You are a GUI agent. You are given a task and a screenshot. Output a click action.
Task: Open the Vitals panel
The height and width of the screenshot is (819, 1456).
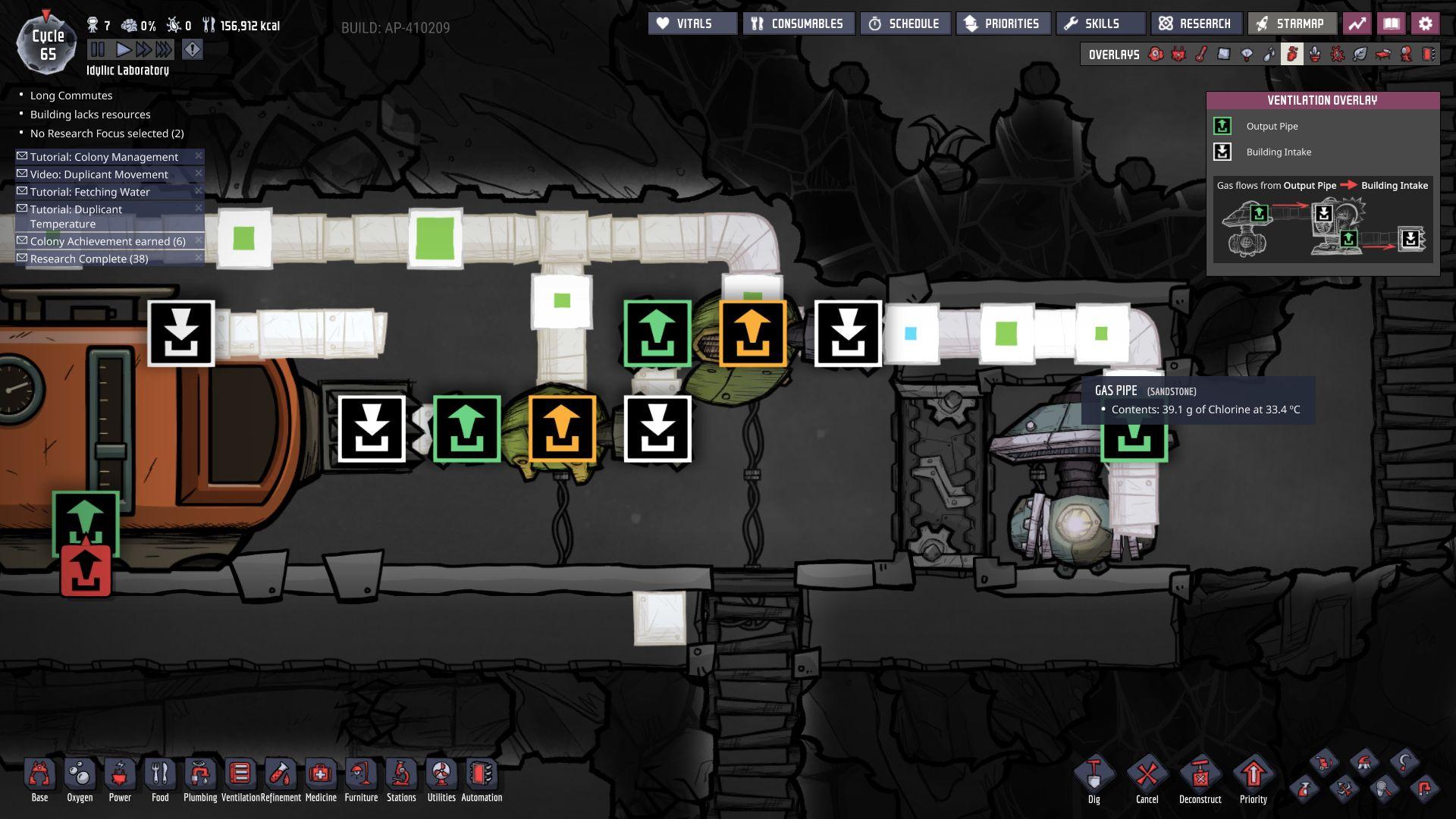[x=692, y=24]
